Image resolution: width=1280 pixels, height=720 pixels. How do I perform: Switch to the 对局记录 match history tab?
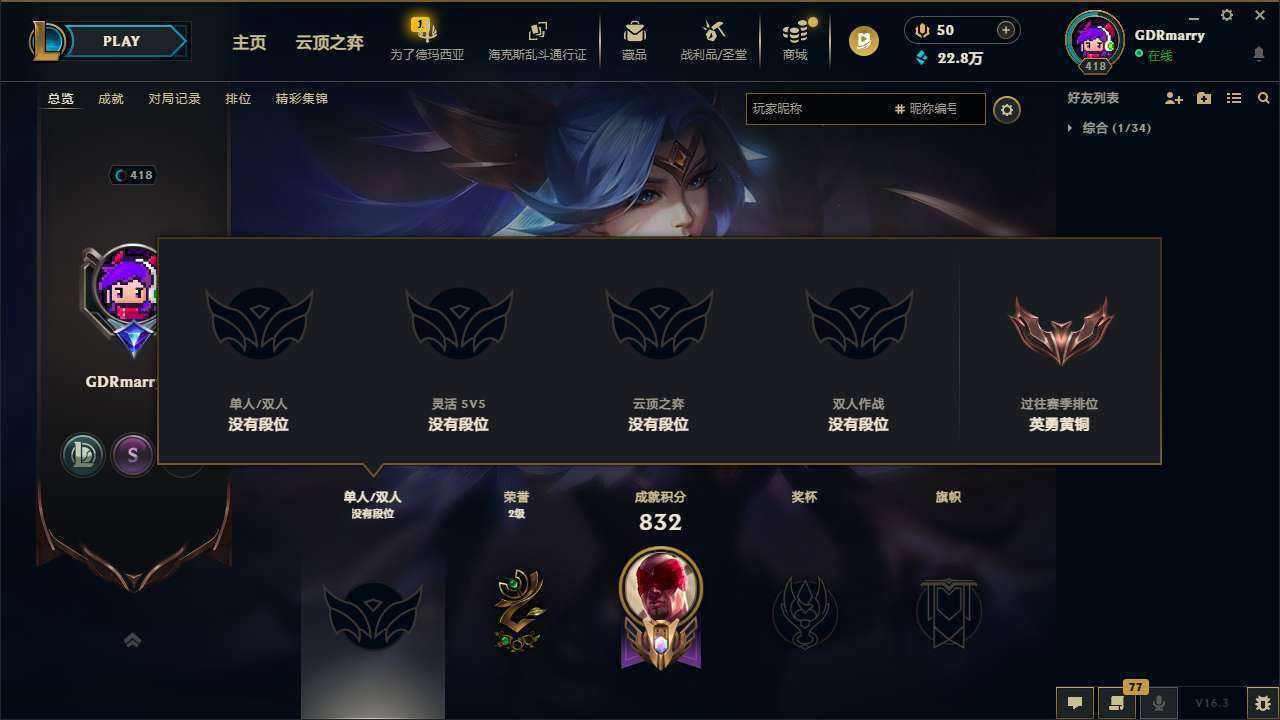click(x=175, y=98)
